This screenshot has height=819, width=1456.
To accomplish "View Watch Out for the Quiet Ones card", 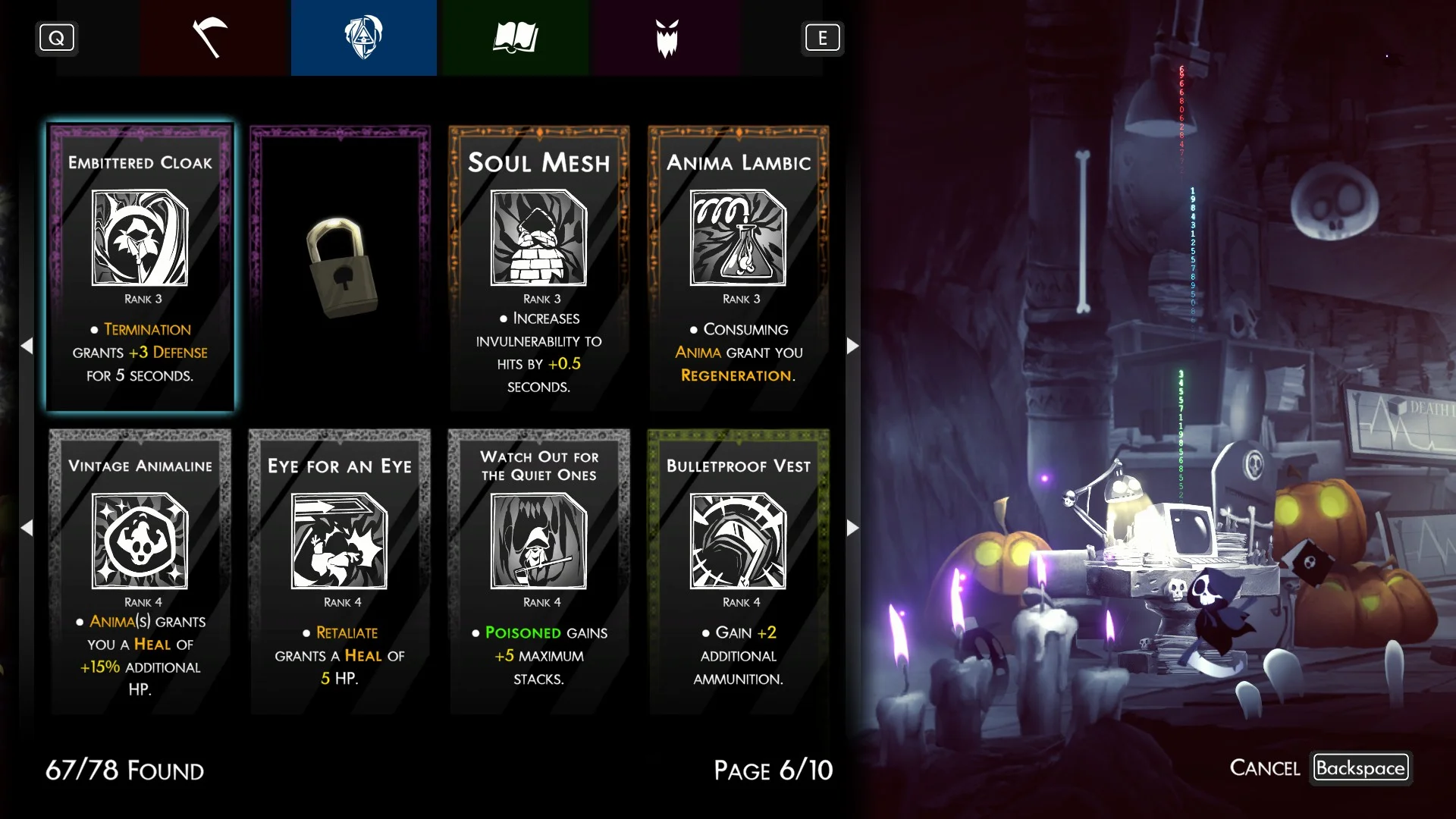I will coord(539,571).
